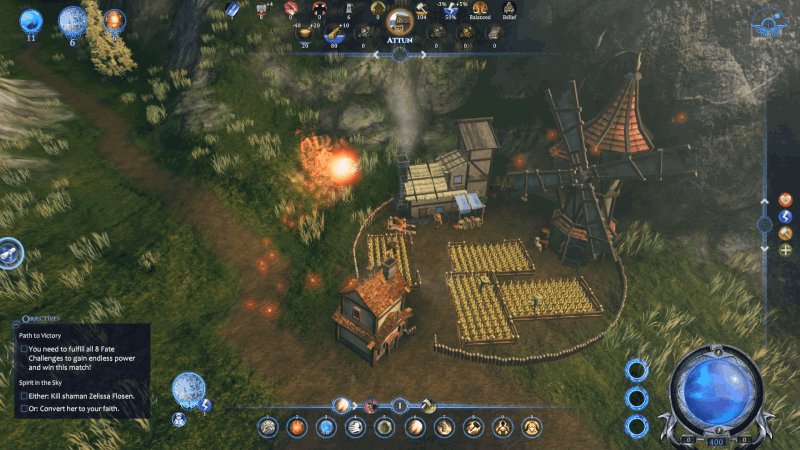The image size is (800, 450).
Task: Cast the fireball spell in the hotbar
Action: coord(297,427)
